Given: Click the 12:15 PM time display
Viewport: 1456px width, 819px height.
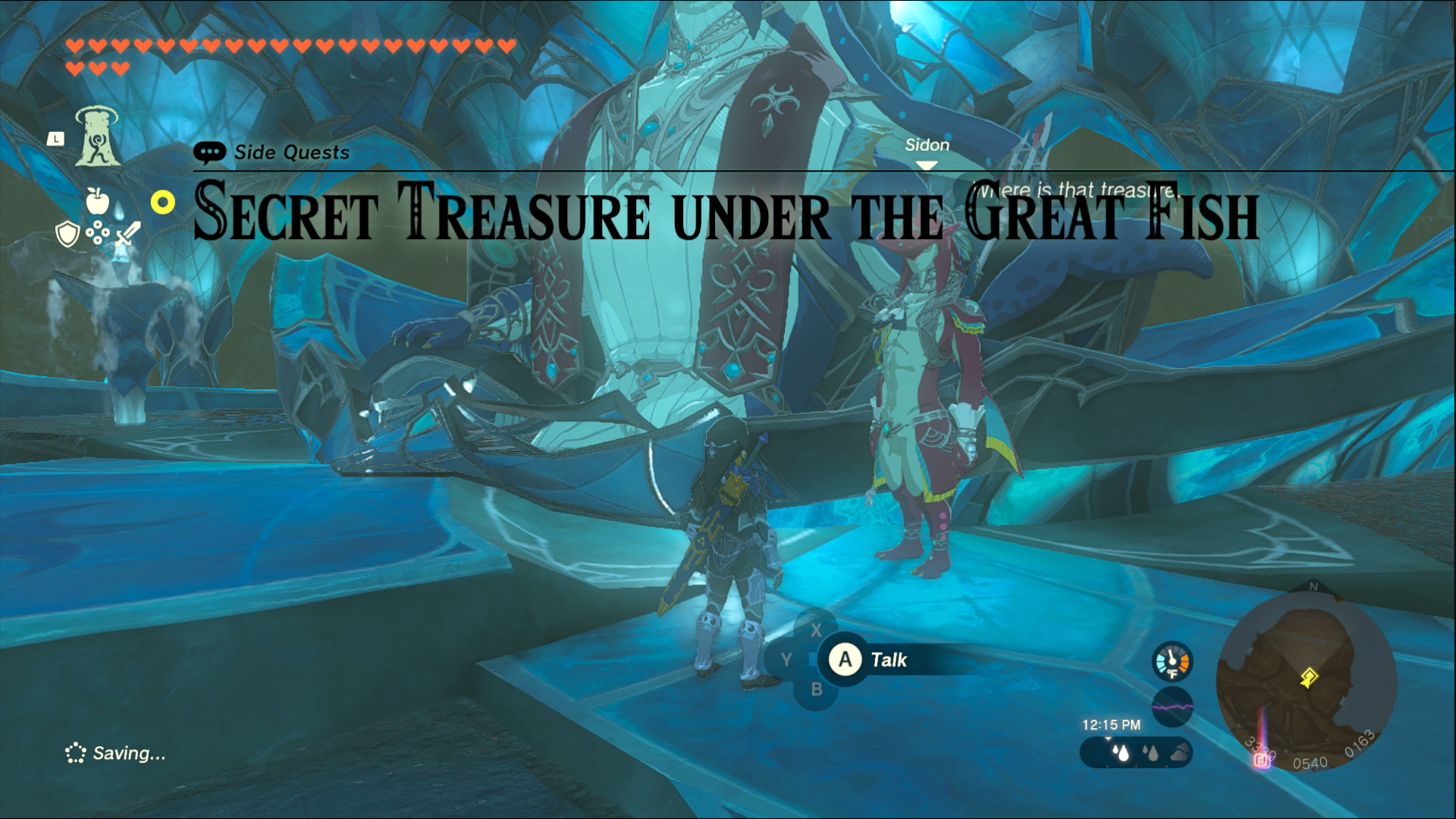Looking at the screenshot, I should click(x=1112, y=724).
